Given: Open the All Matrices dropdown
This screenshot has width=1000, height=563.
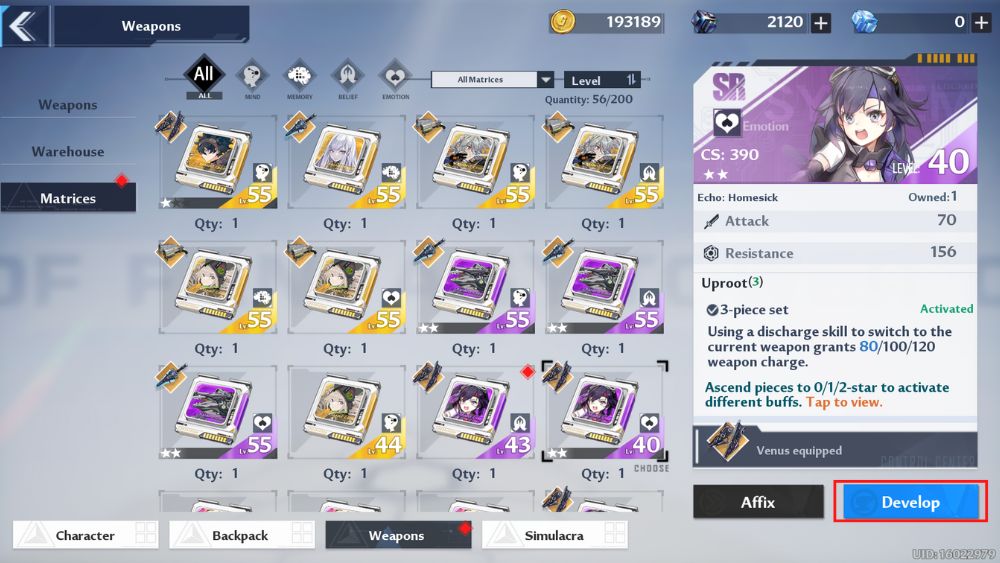Looking at the screenshot, I should tap(492, 80).
